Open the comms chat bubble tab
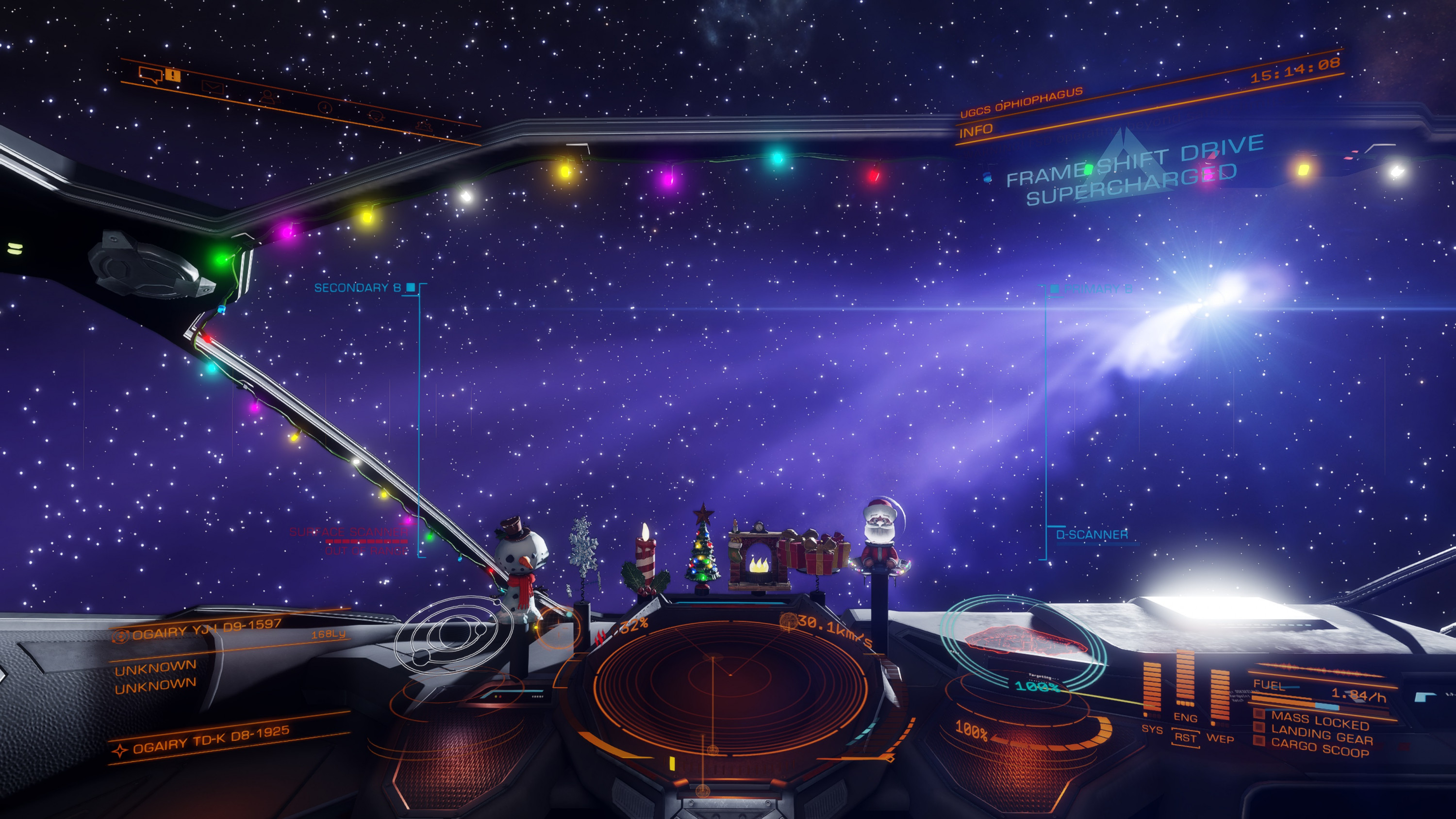This screenshot has width=1456, height=819. point(151,74)
